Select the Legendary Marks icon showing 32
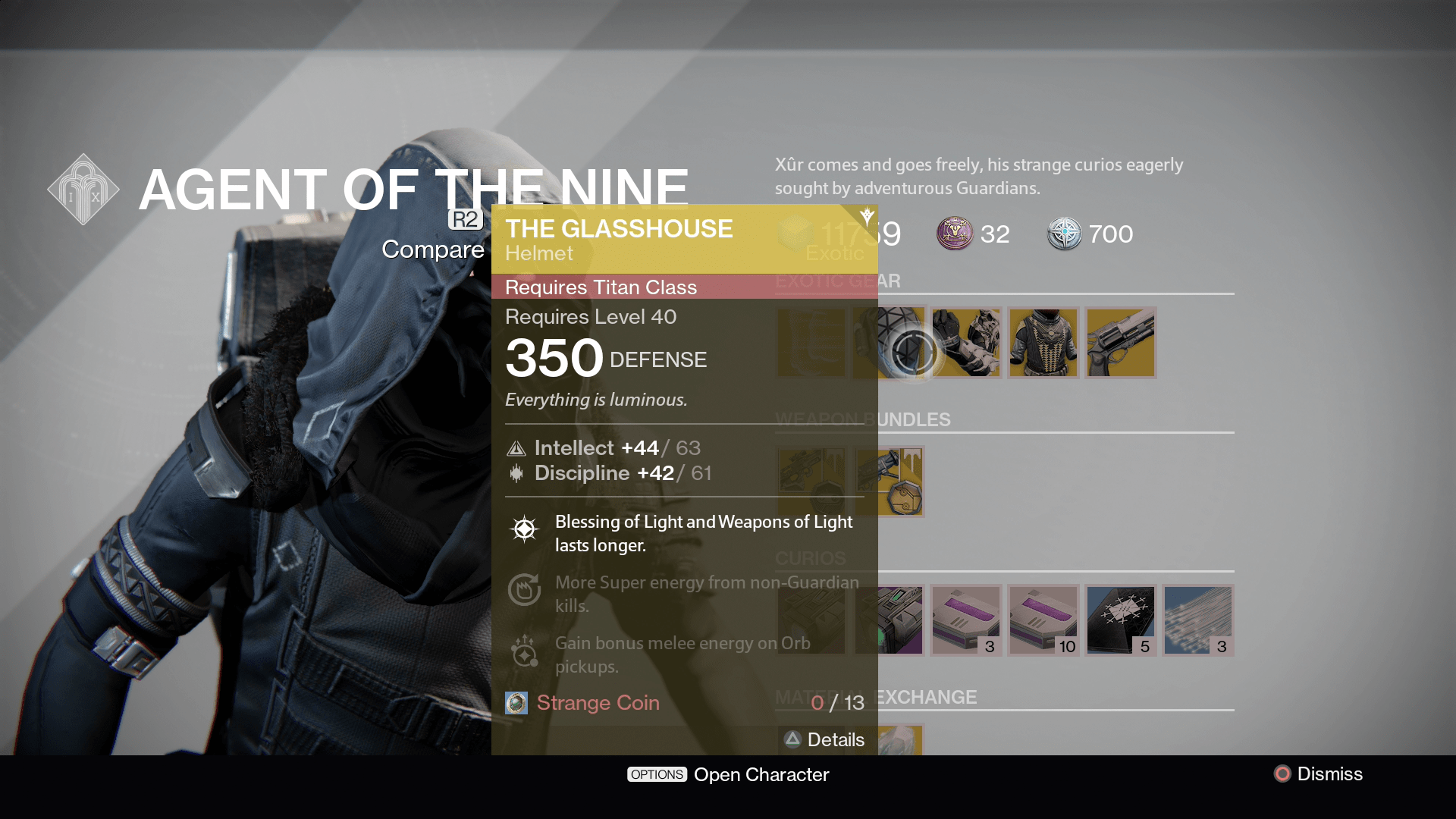Image resolution: width=1456 pixels, height=819 pixels. (x=957, y=234)
